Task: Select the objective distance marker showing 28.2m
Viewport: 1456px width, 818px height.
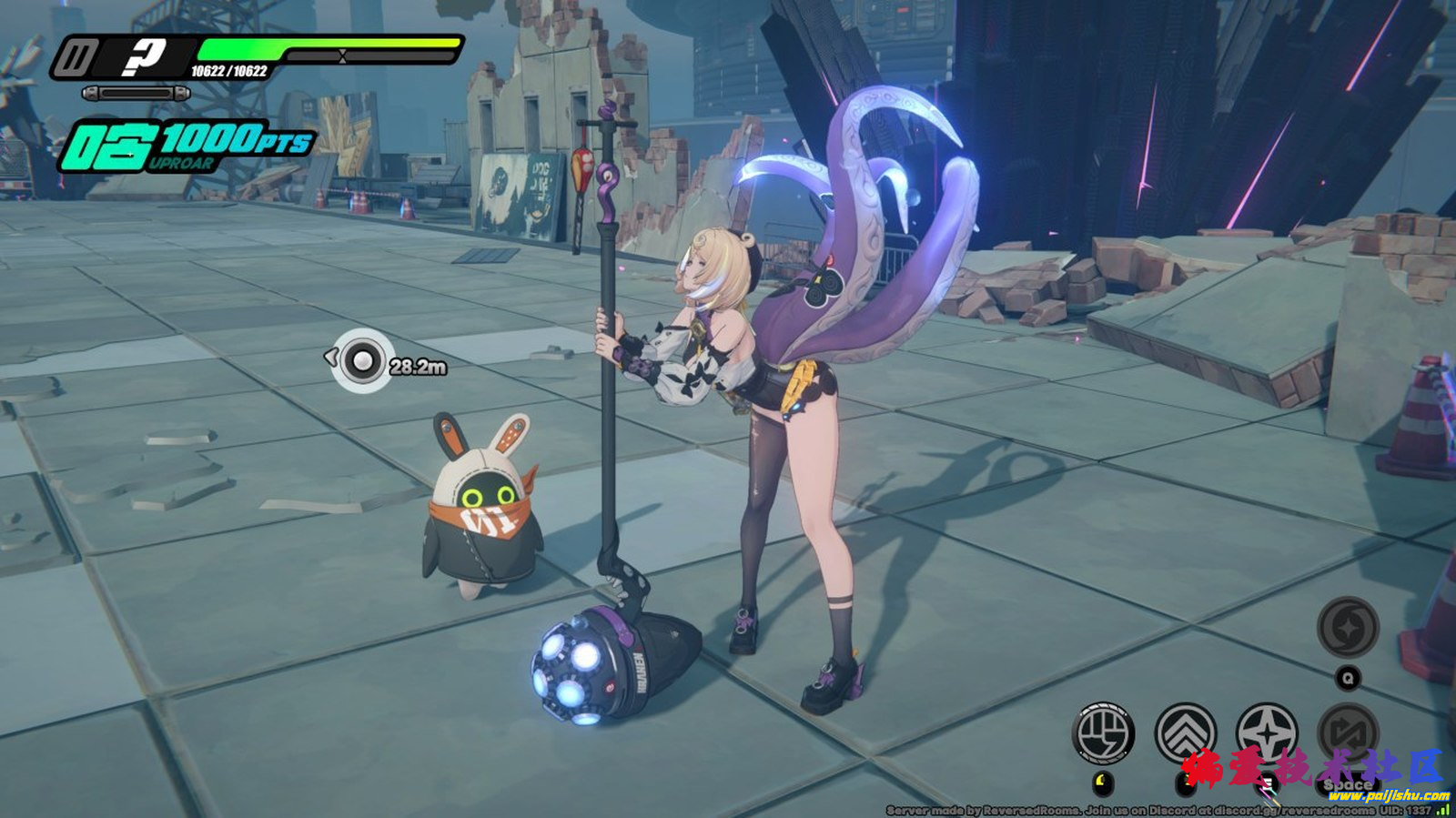Action: click(363, 361)
